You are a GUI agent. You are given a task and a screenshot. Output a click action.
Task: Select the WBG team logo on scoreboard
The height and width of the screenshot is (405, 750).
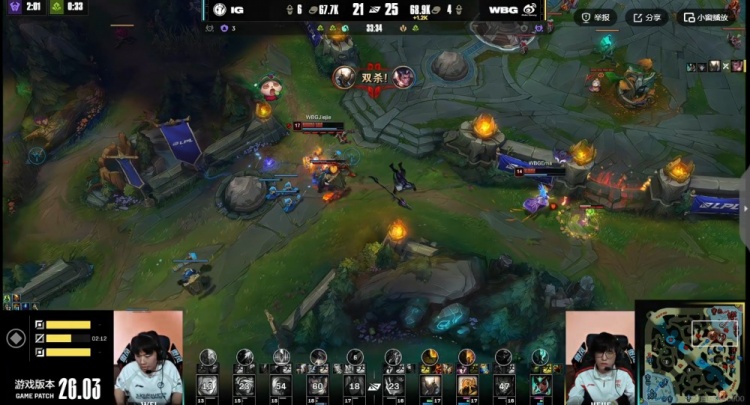pos(529,9)
